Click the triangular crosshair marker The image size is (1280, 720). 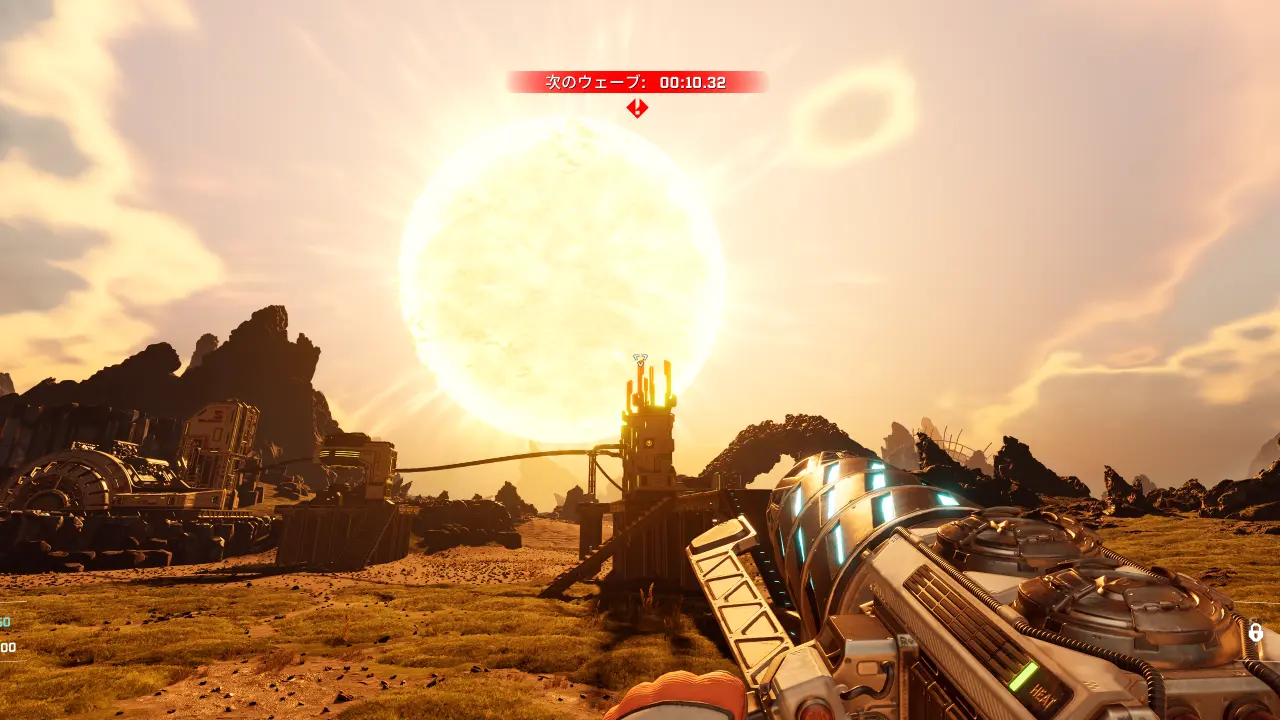641,358
